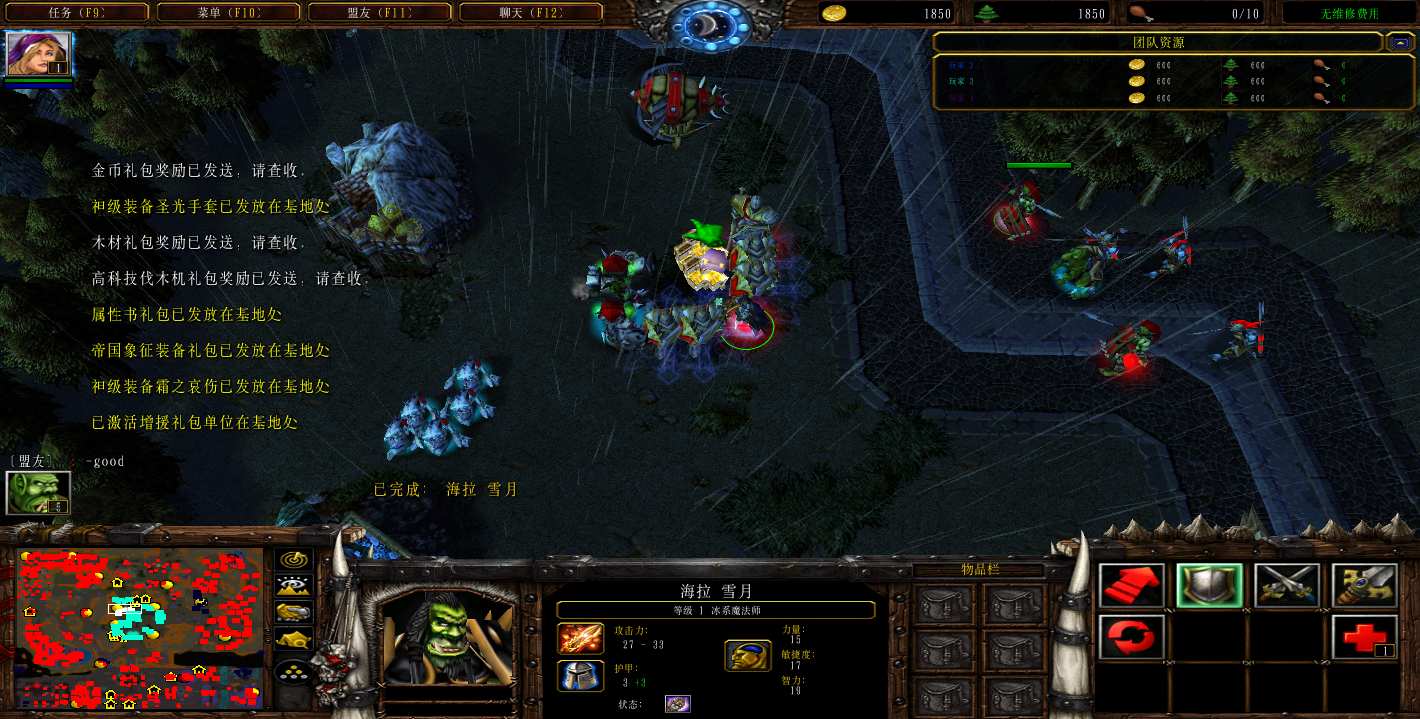Select the highlighted shield command
This screenshot has width=1420, height=719.
1210,586
